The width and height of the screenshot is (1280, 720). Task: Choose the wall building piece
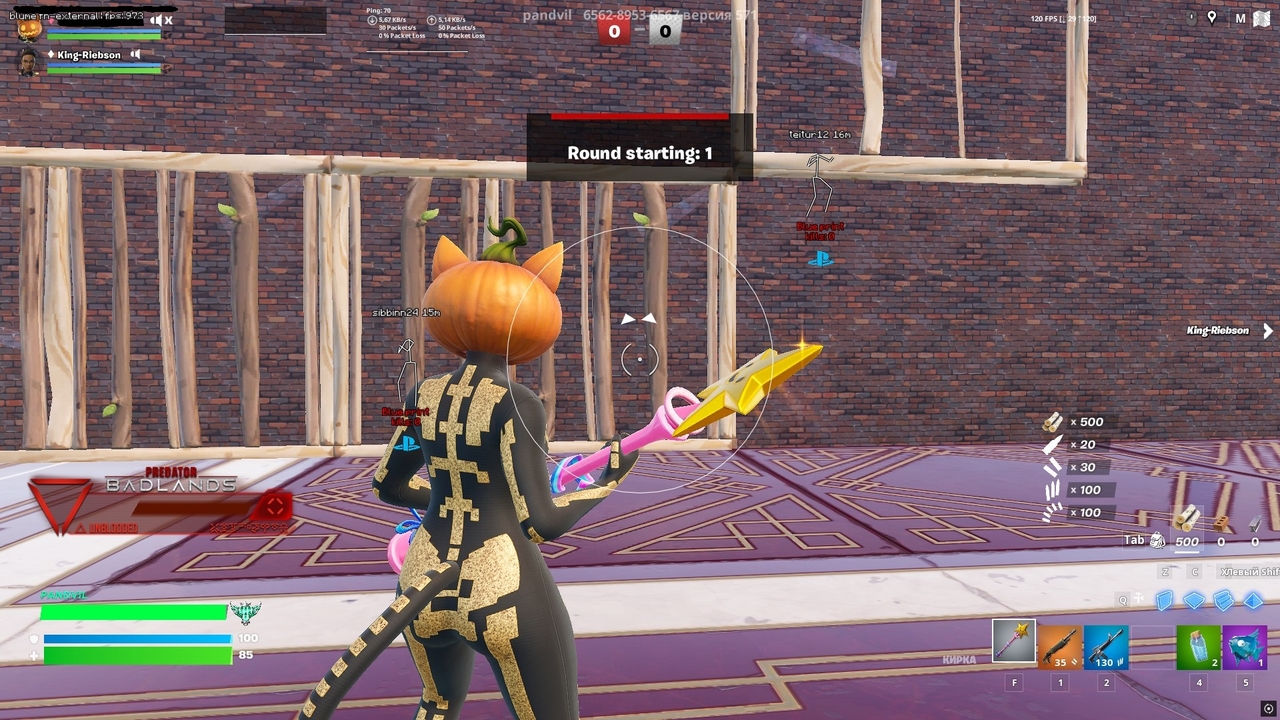coord(1165,600)
